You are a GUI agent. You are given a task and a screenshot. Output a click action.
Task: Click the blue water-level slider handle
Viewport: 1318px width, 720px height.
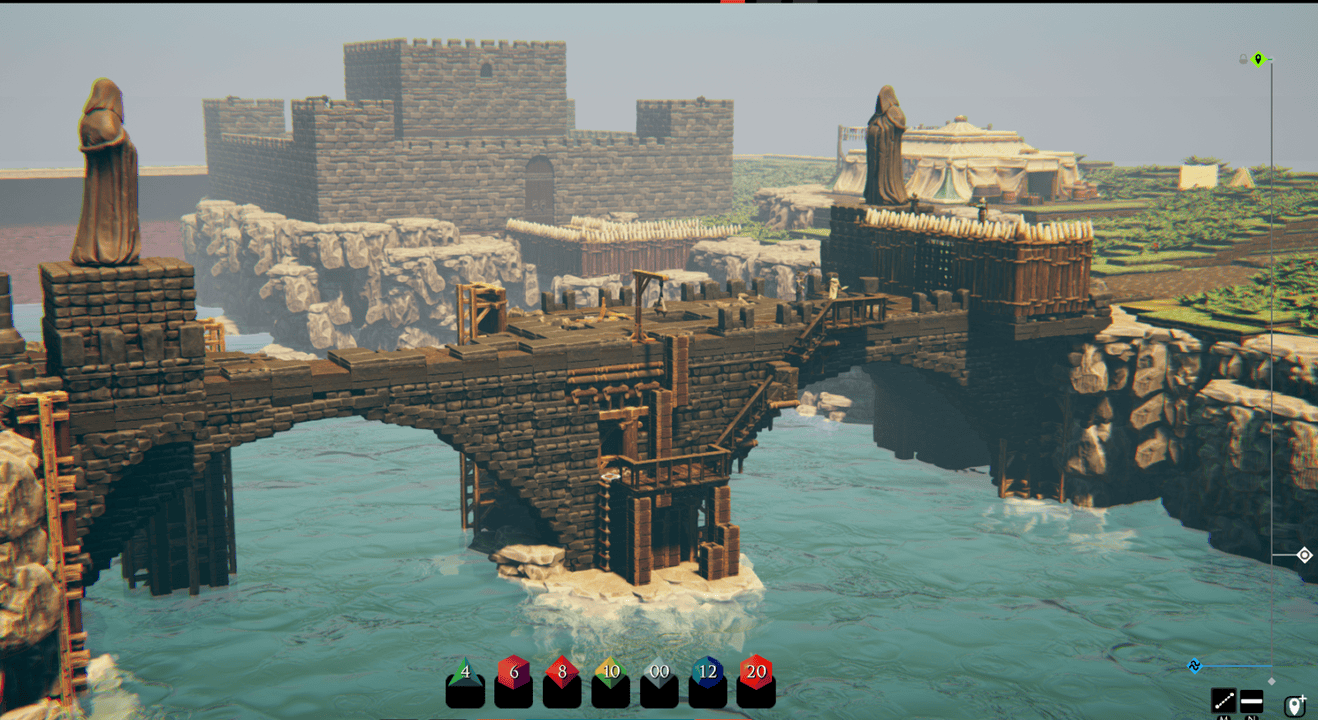point(1195,665)
